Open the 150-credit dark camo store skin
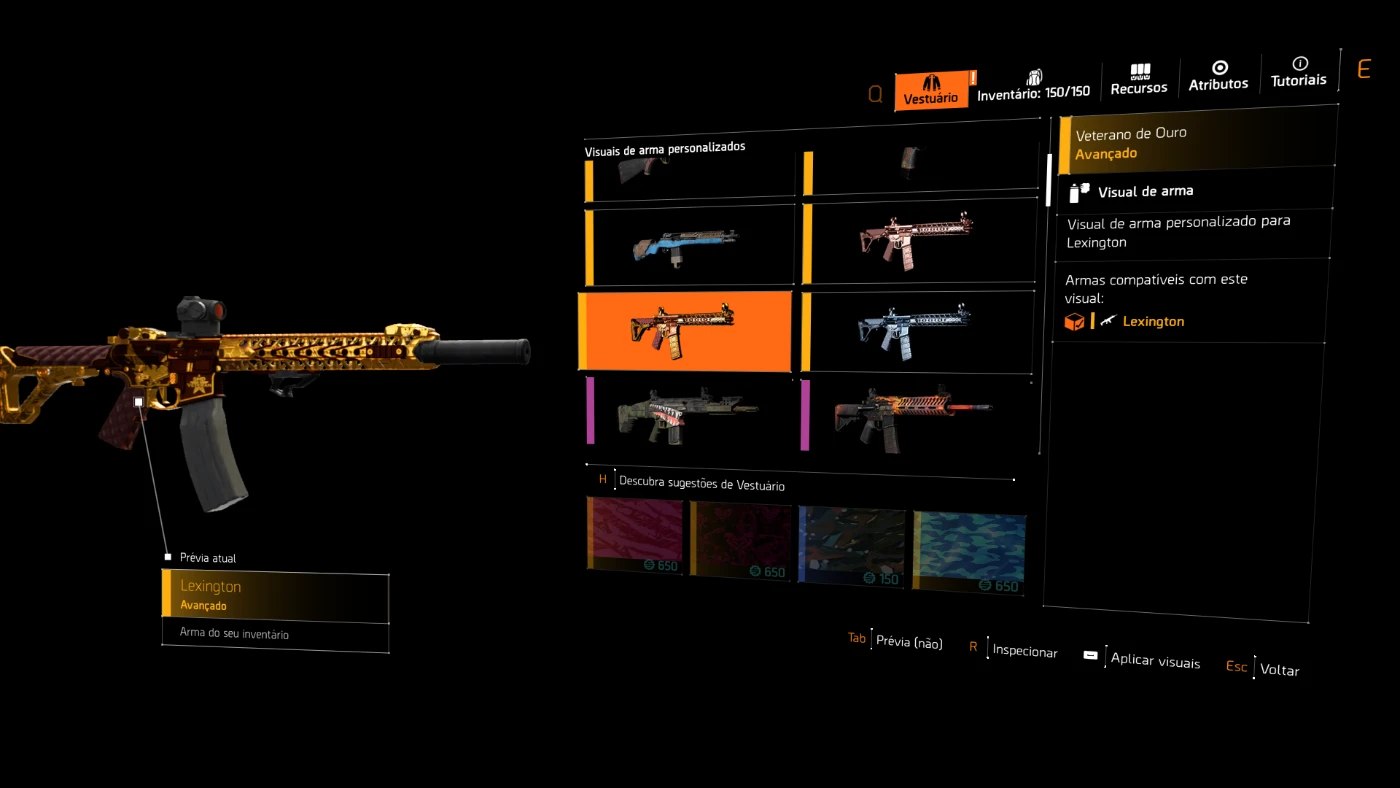 click(x=852, y=546)
